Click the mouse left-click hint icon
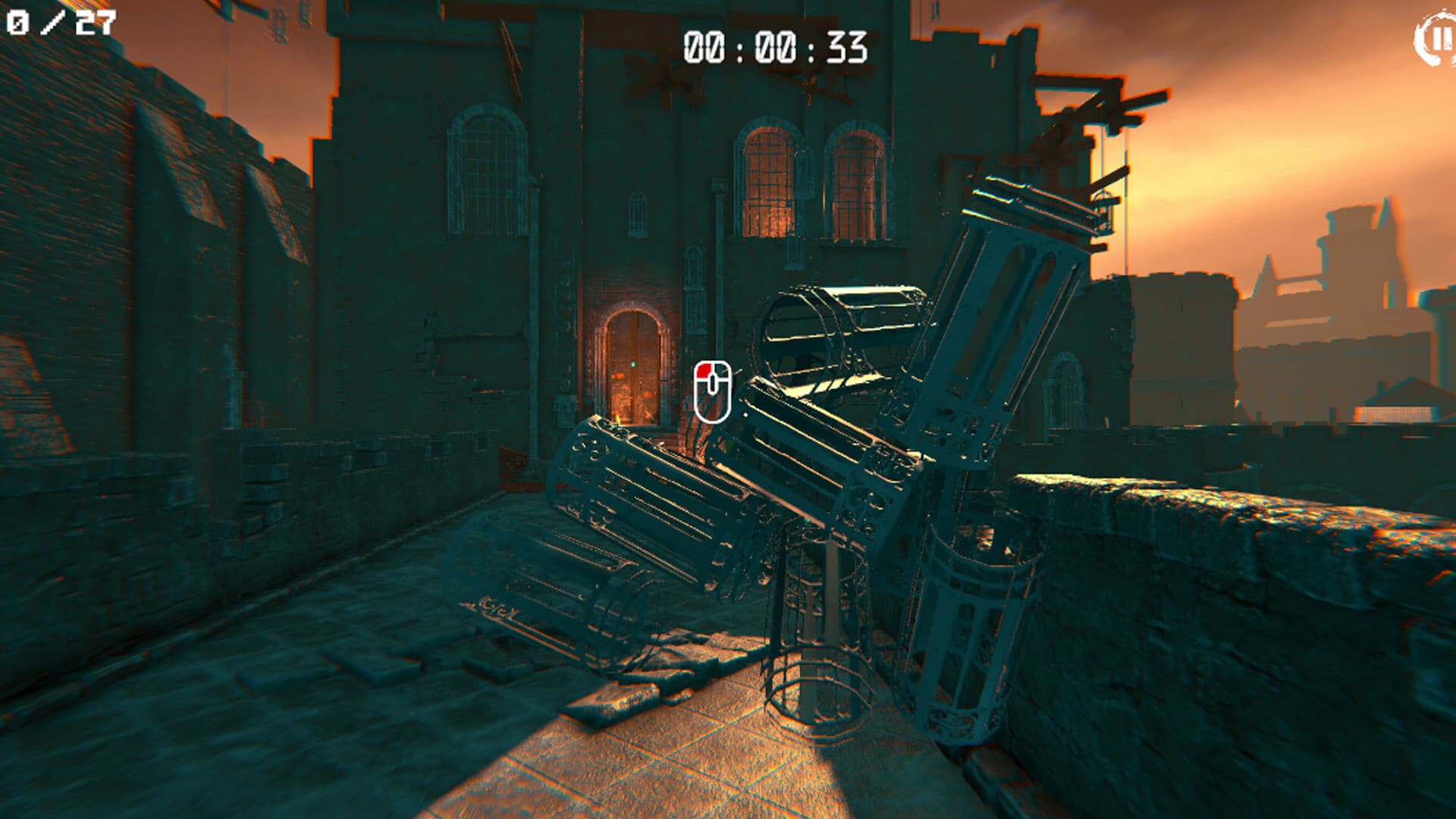Viewport: 1456px width, 819px height. pos(711,392)
